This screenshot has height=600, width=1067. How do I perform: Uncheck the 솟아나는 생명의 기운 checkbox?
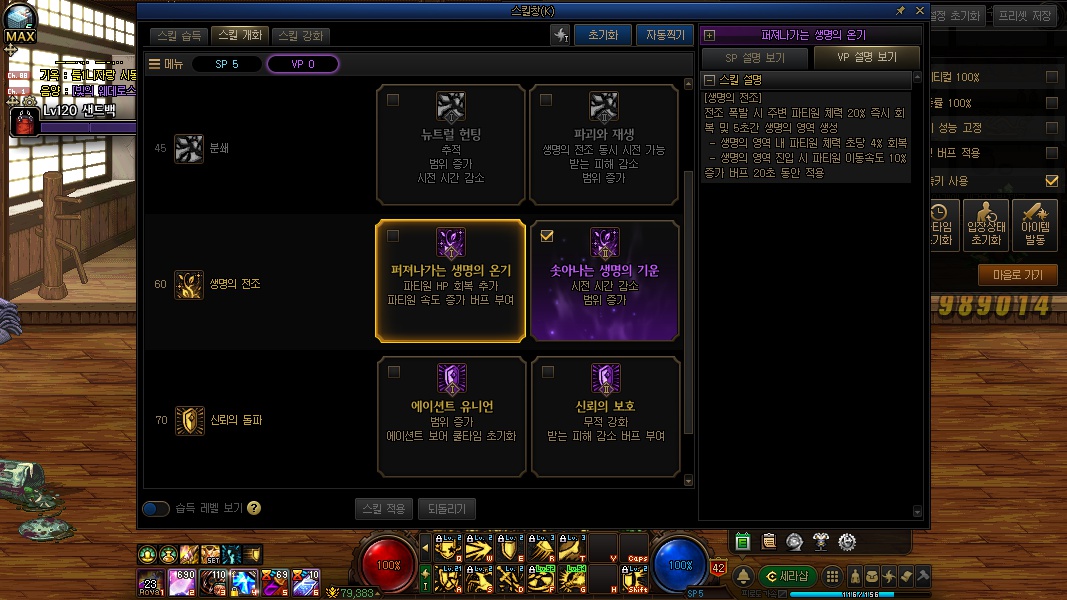click(x=547, y=236)
